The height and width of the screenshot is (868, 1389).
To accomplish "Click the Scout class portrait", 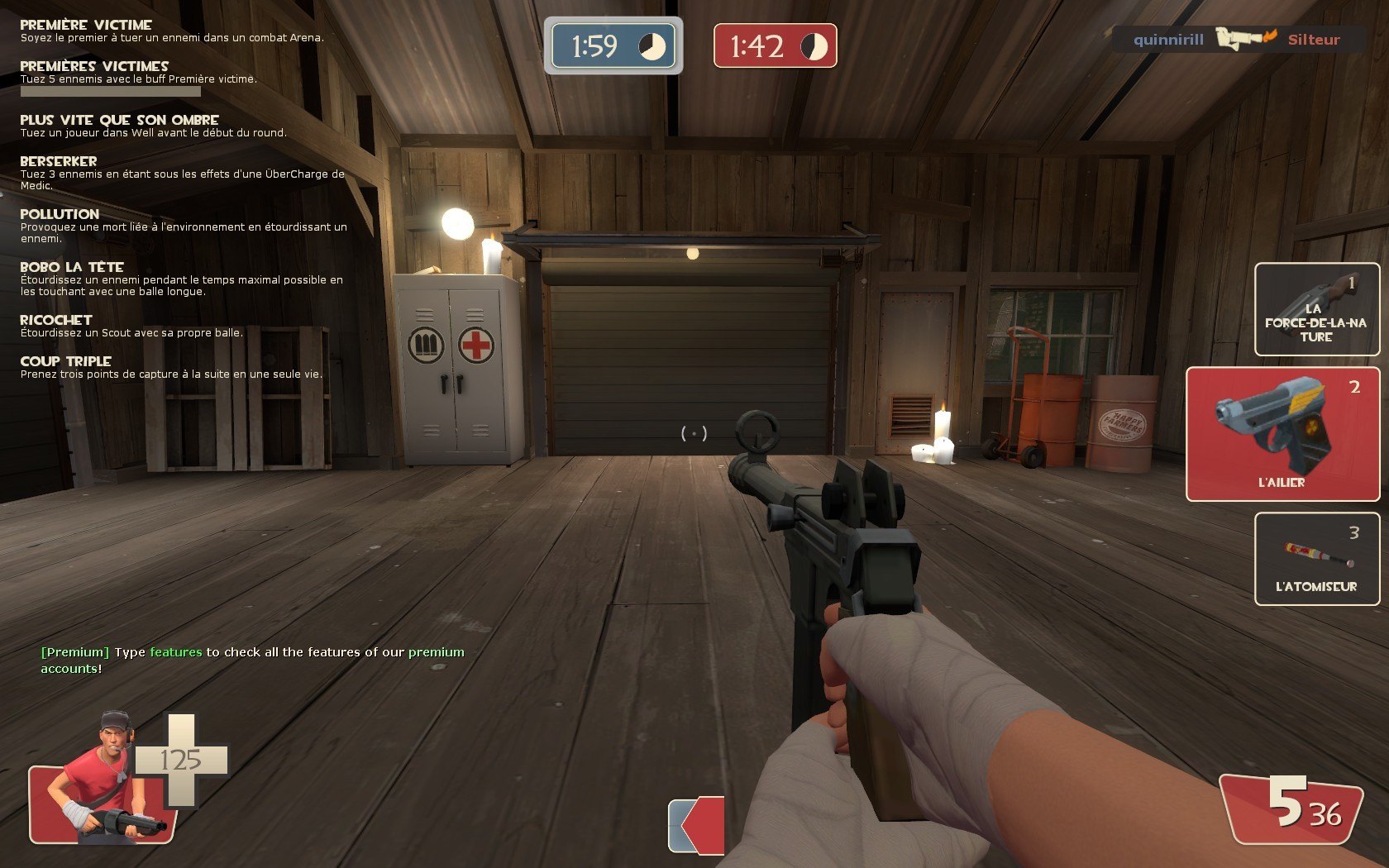I will 103,781.
